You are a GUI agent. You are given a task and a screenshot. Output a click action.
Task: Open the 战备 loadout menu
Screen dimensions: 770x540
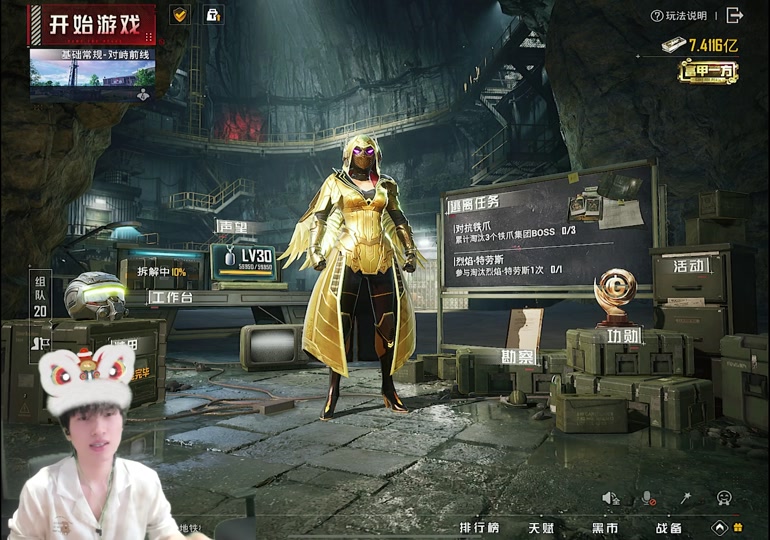(669, 527)
